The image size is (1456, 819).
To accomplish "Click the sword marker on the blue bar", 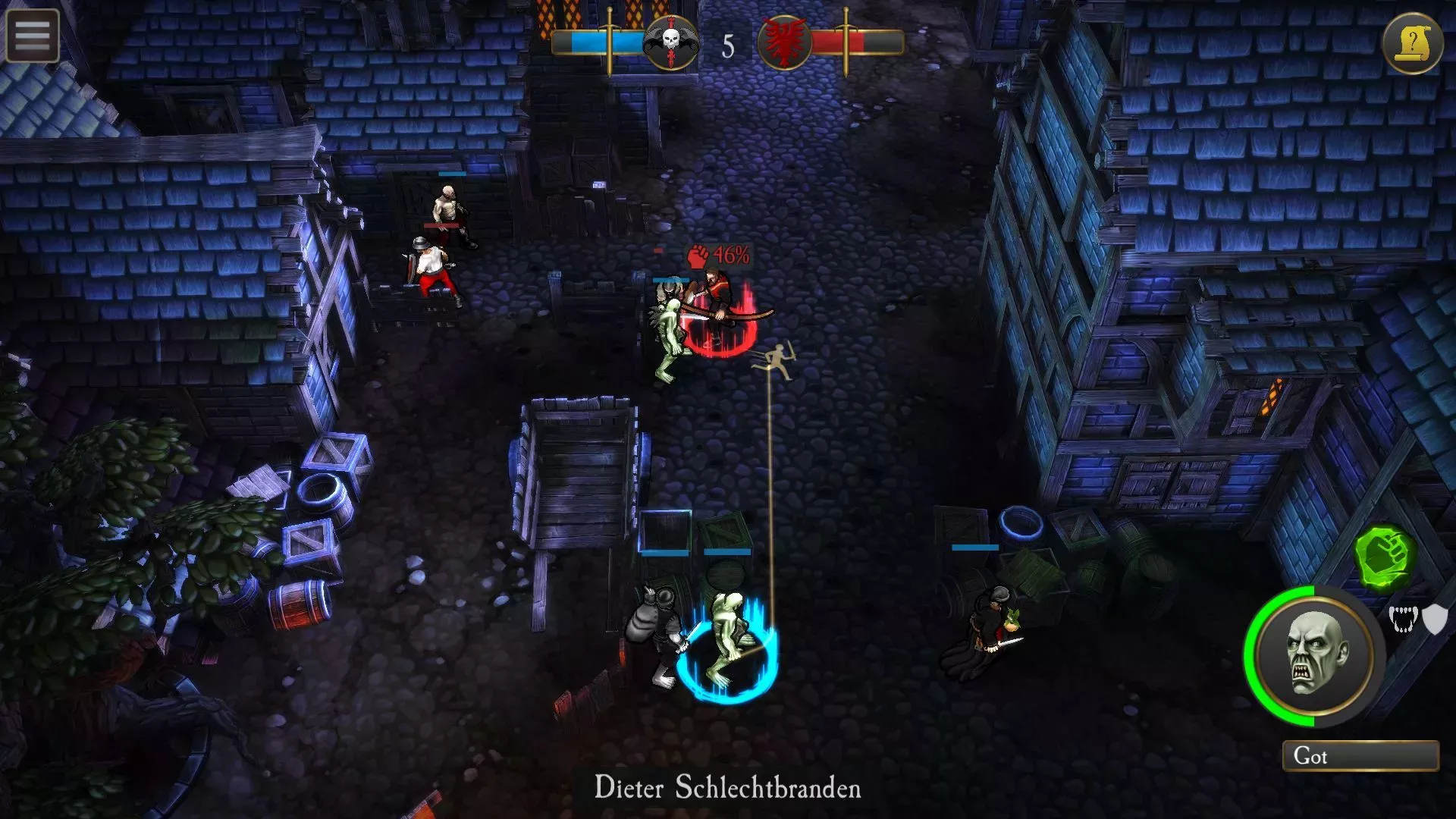I will (x=610, y=40).
